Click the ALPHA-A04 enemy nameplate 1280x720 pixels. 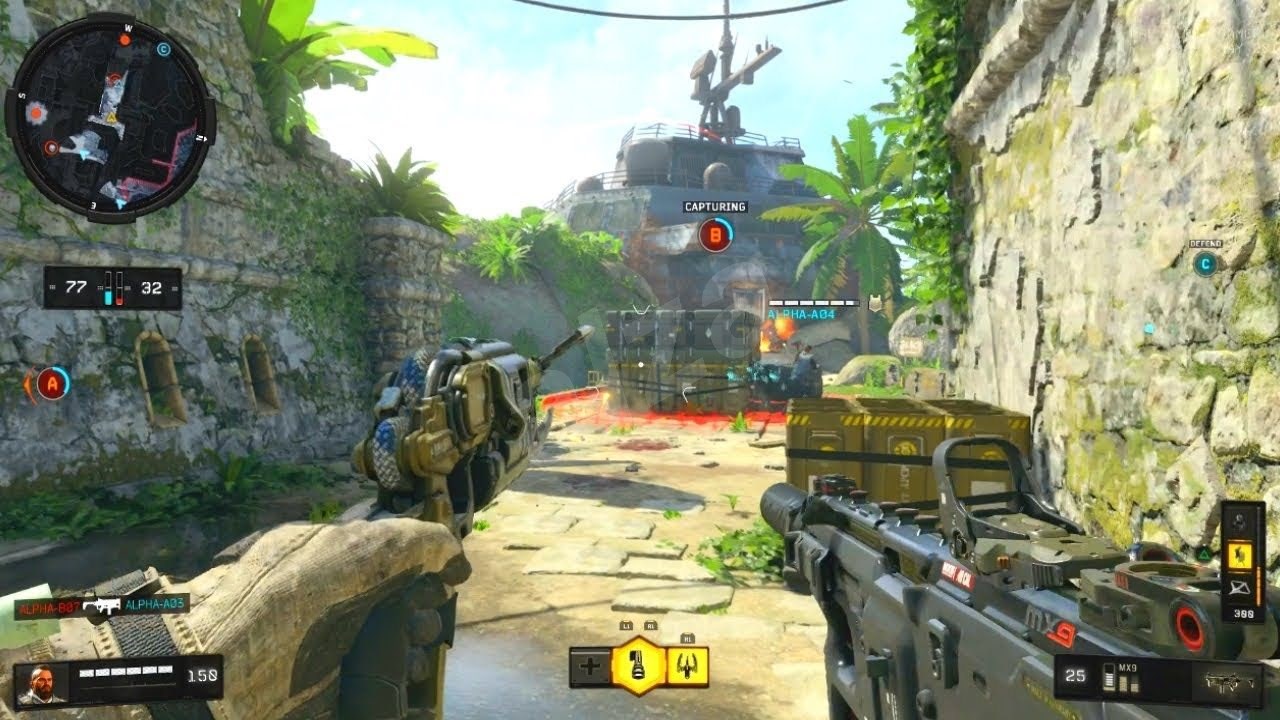click(x=800, y=314)
